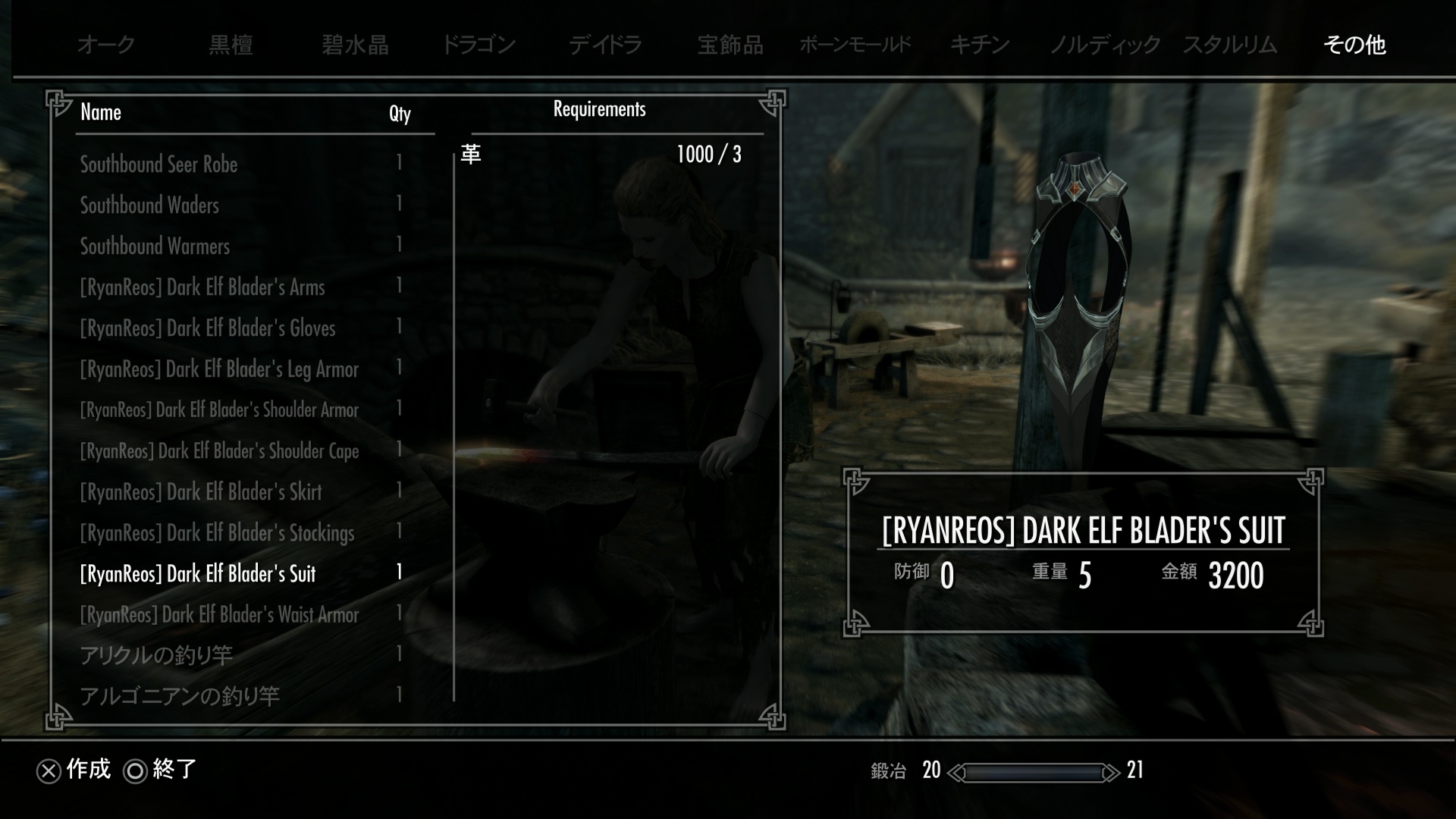Select the スタルリム tab

tap(1230, 45)
